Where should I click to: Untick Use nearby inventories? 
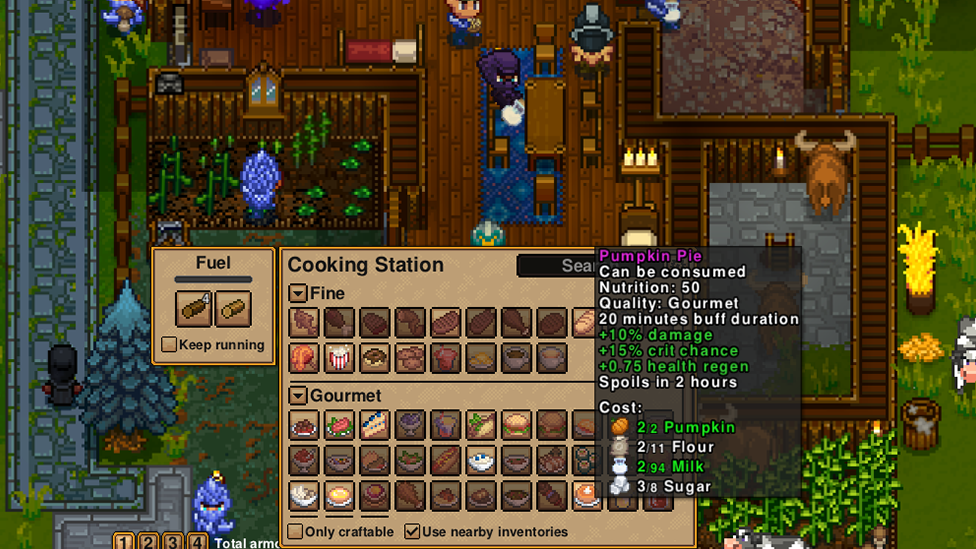[412, 531]
